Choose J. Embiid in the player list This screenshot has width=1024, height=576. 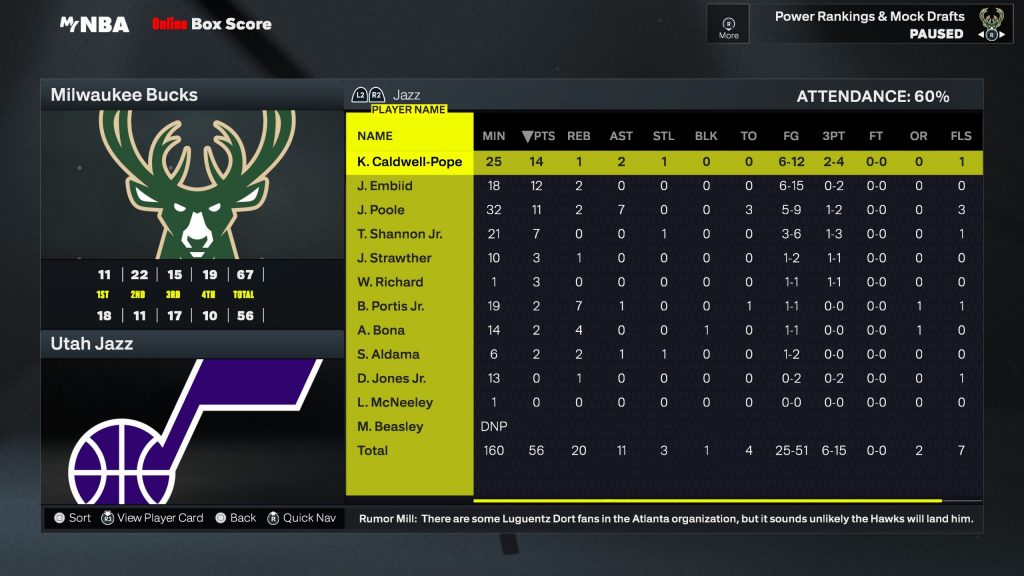pyautogui.click(x=385, y=186)
